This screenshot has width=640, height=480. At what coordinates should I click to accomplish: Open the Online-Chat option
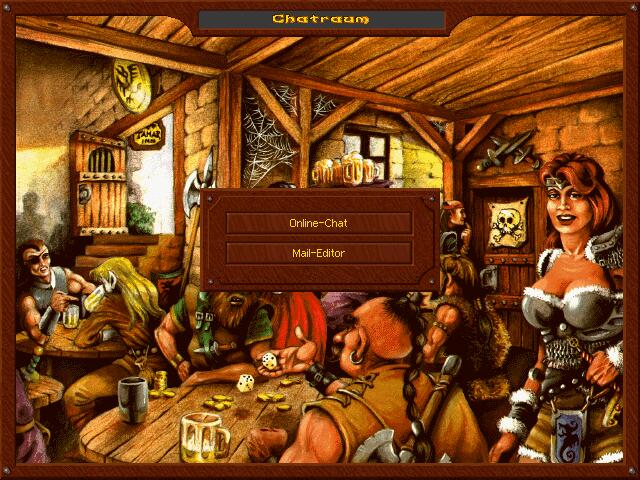(319, 223)
